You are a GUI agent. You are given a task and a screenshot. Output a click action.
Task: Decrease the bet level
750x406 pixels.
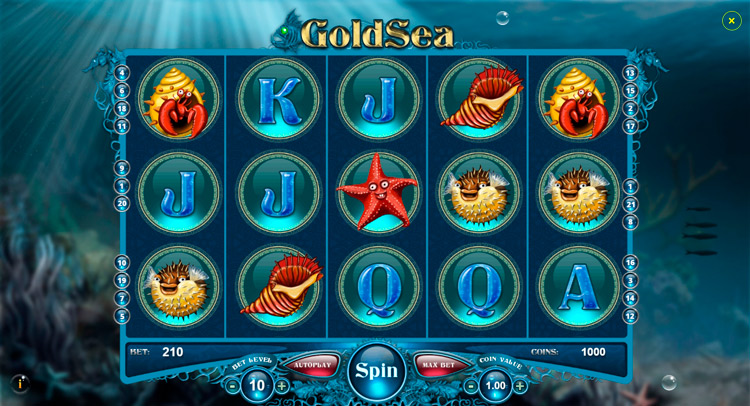(x=233, y=386)
